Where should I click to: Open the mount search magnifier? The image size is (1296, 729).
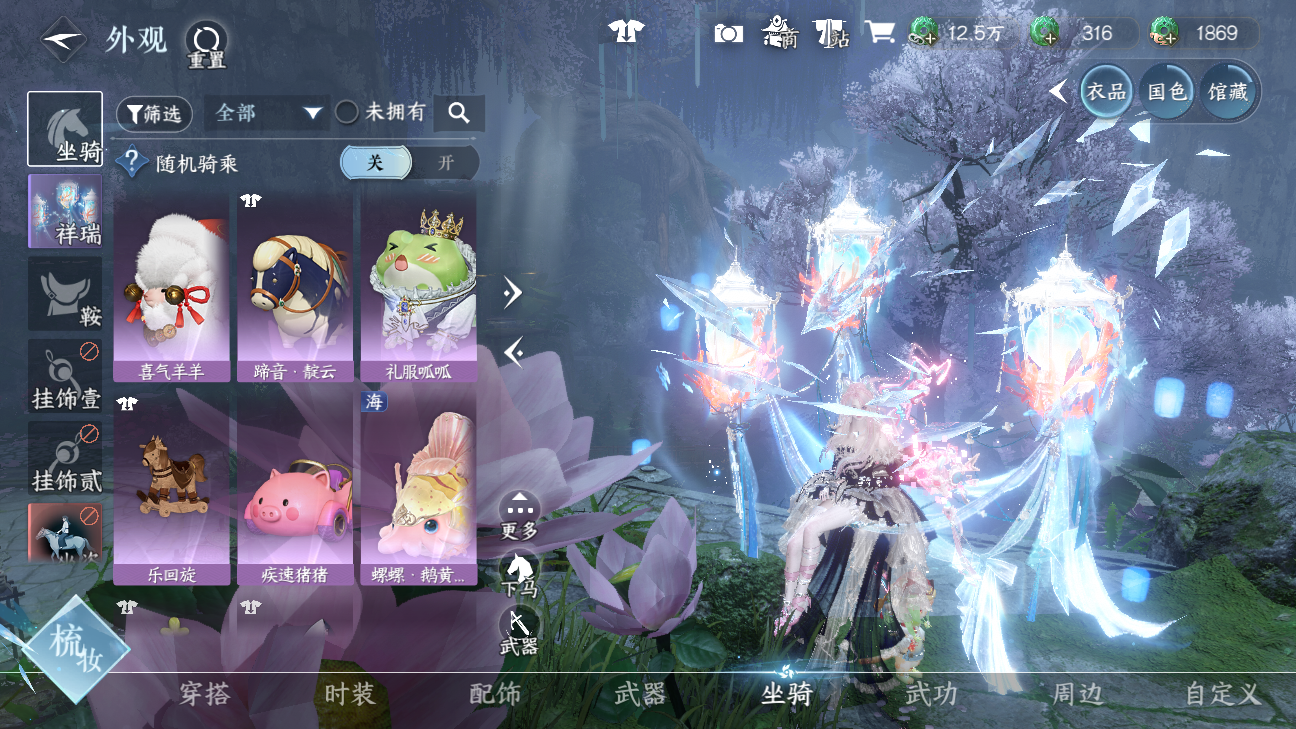coord(459,113)
